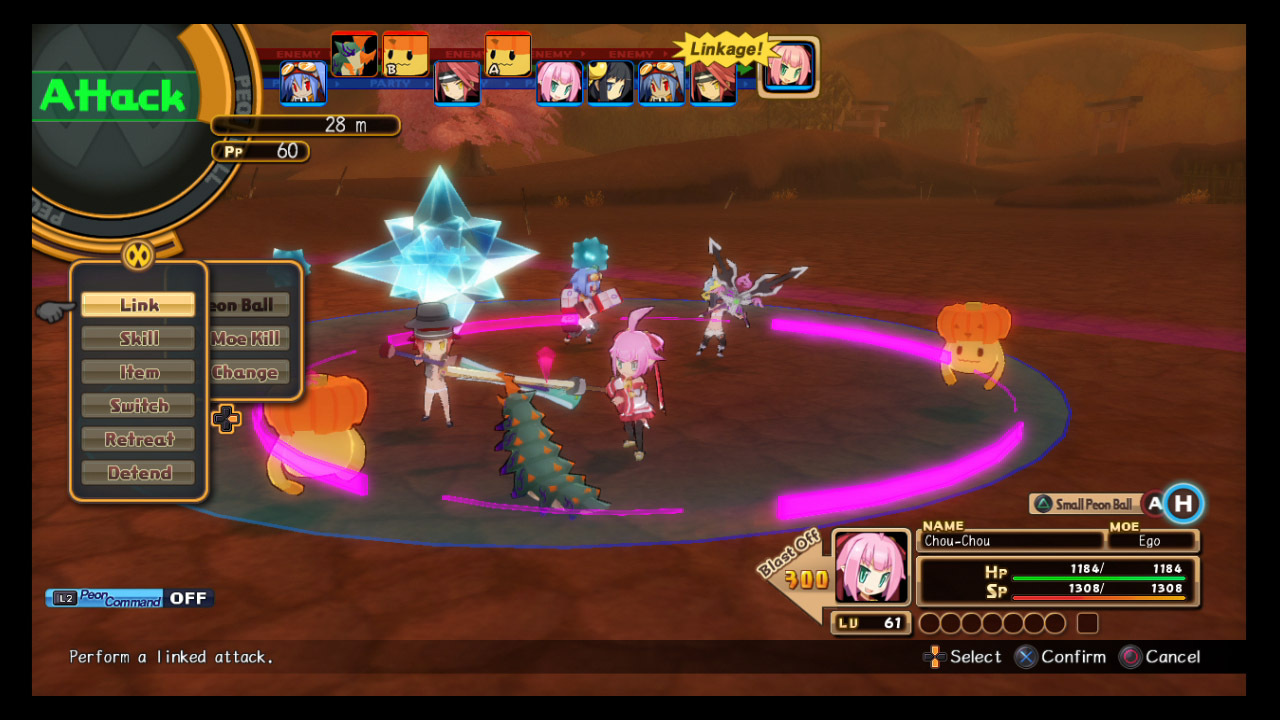The image size is (1280, 720).
Task: Select pumpkin enemy B in turn order
Action: click(x=405, y=54)
